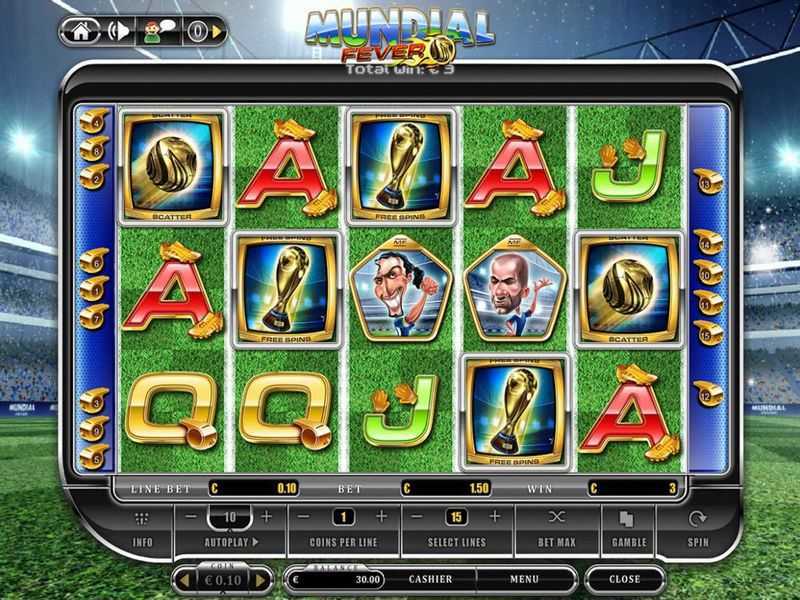Lower the coin value with left arrow
The width and height of the screenshot is (800, 600).
[x=182, y=579]
